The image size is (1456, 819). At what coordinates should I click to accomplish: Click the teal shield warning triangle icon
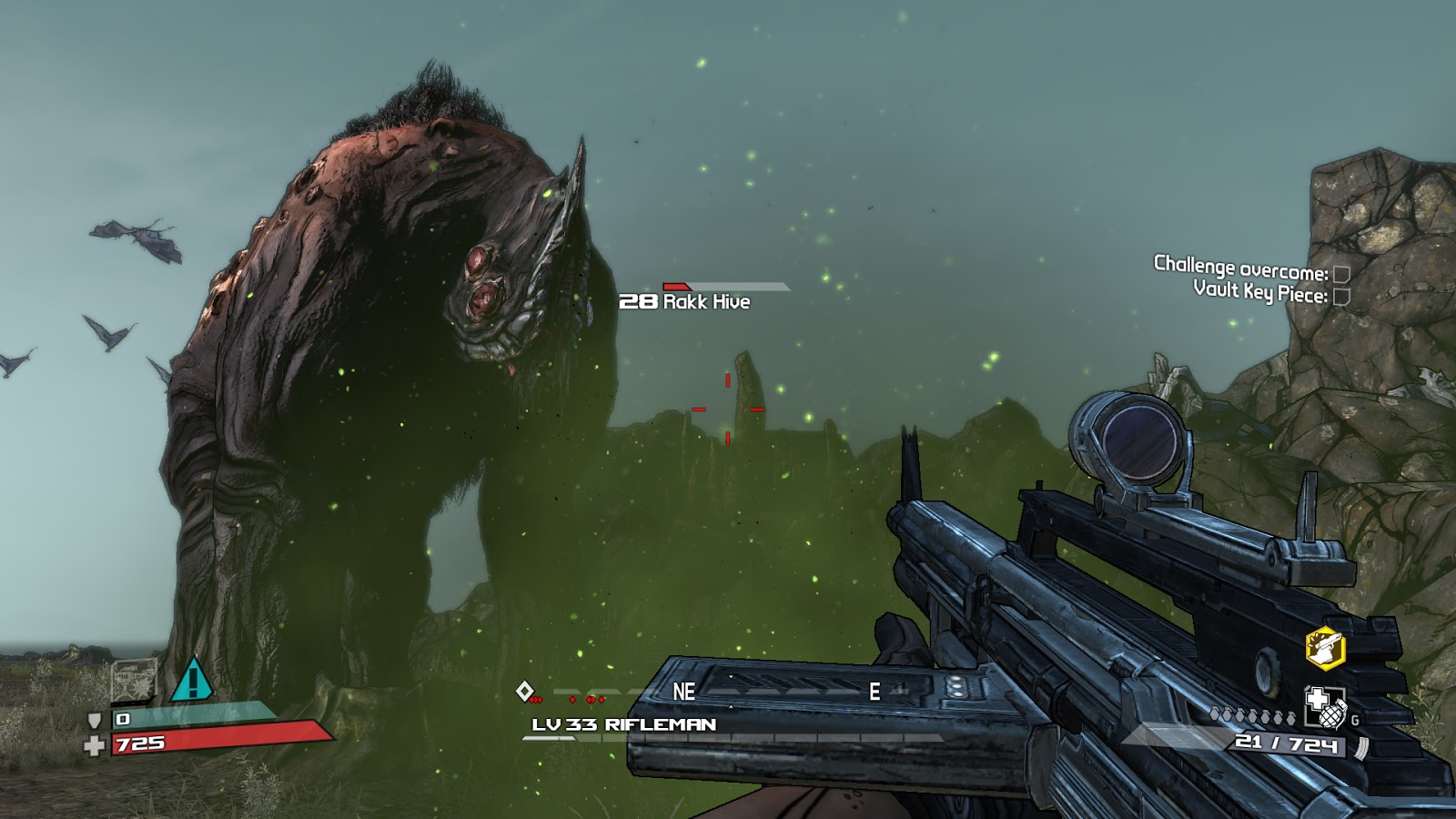(192, 679)
